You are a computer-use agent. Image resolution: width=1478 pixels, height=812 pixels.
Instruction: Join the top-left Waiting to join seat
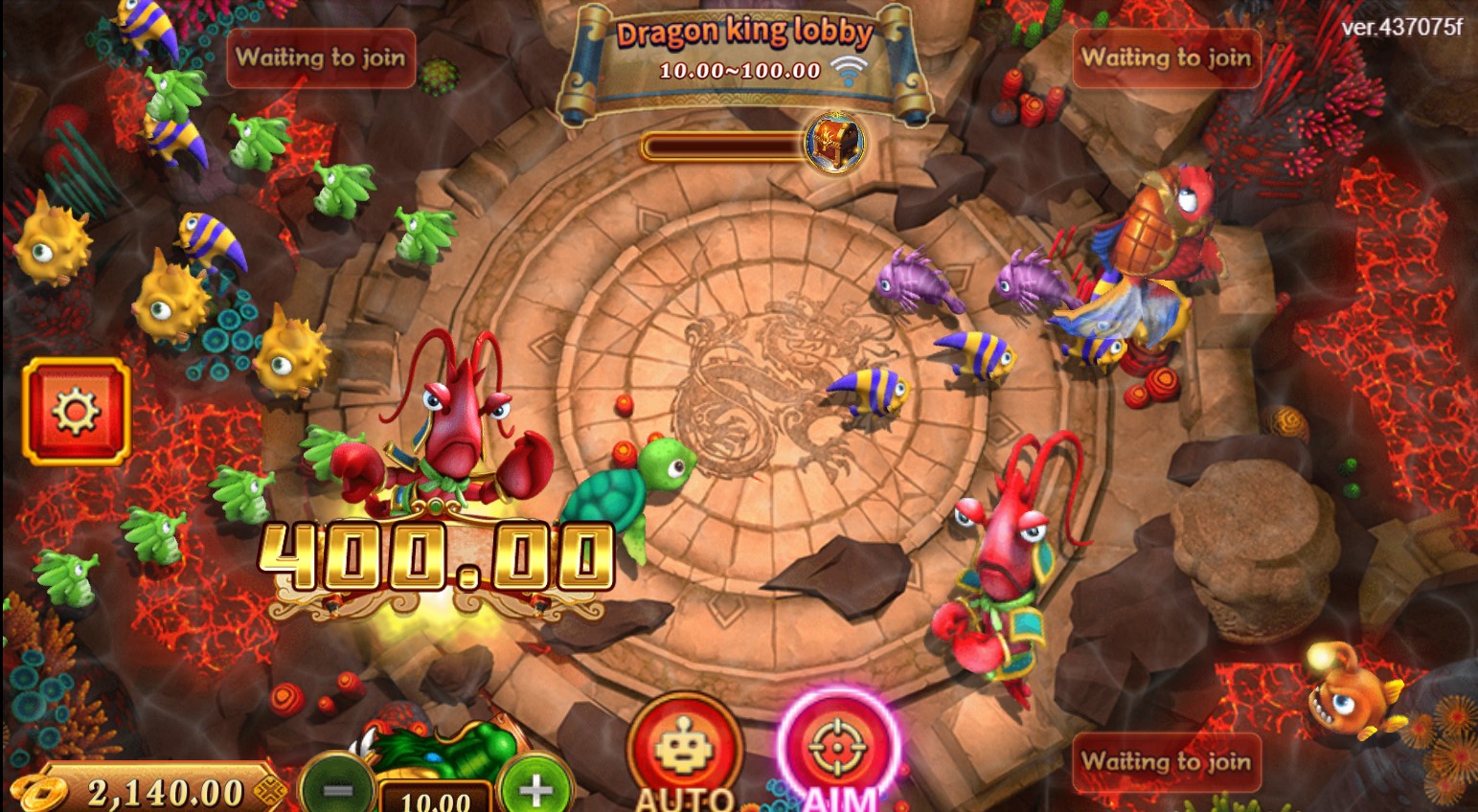[321, 59]
